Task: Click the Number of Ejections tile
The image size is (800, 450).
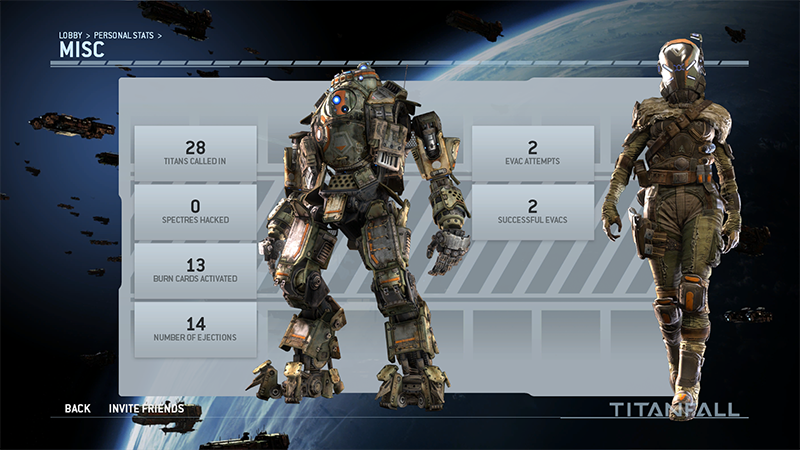Action: tap(195, 329)
